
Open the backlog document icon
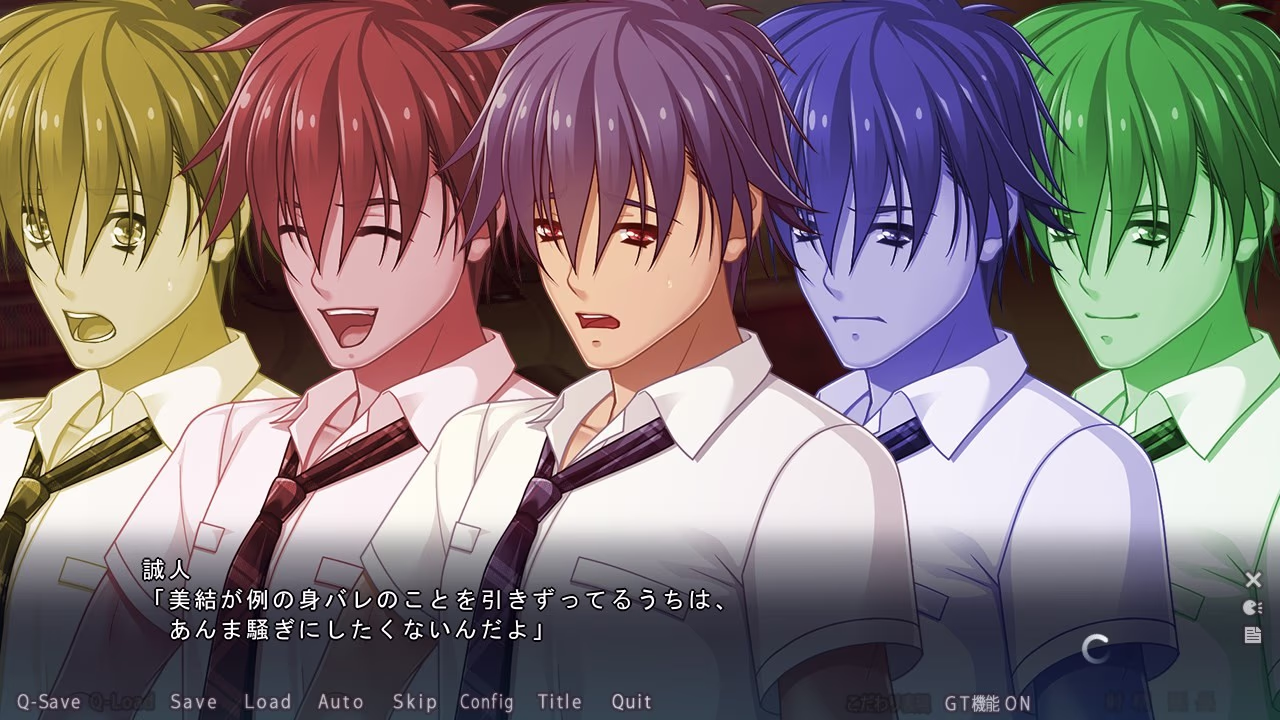tap(1252, 635)
